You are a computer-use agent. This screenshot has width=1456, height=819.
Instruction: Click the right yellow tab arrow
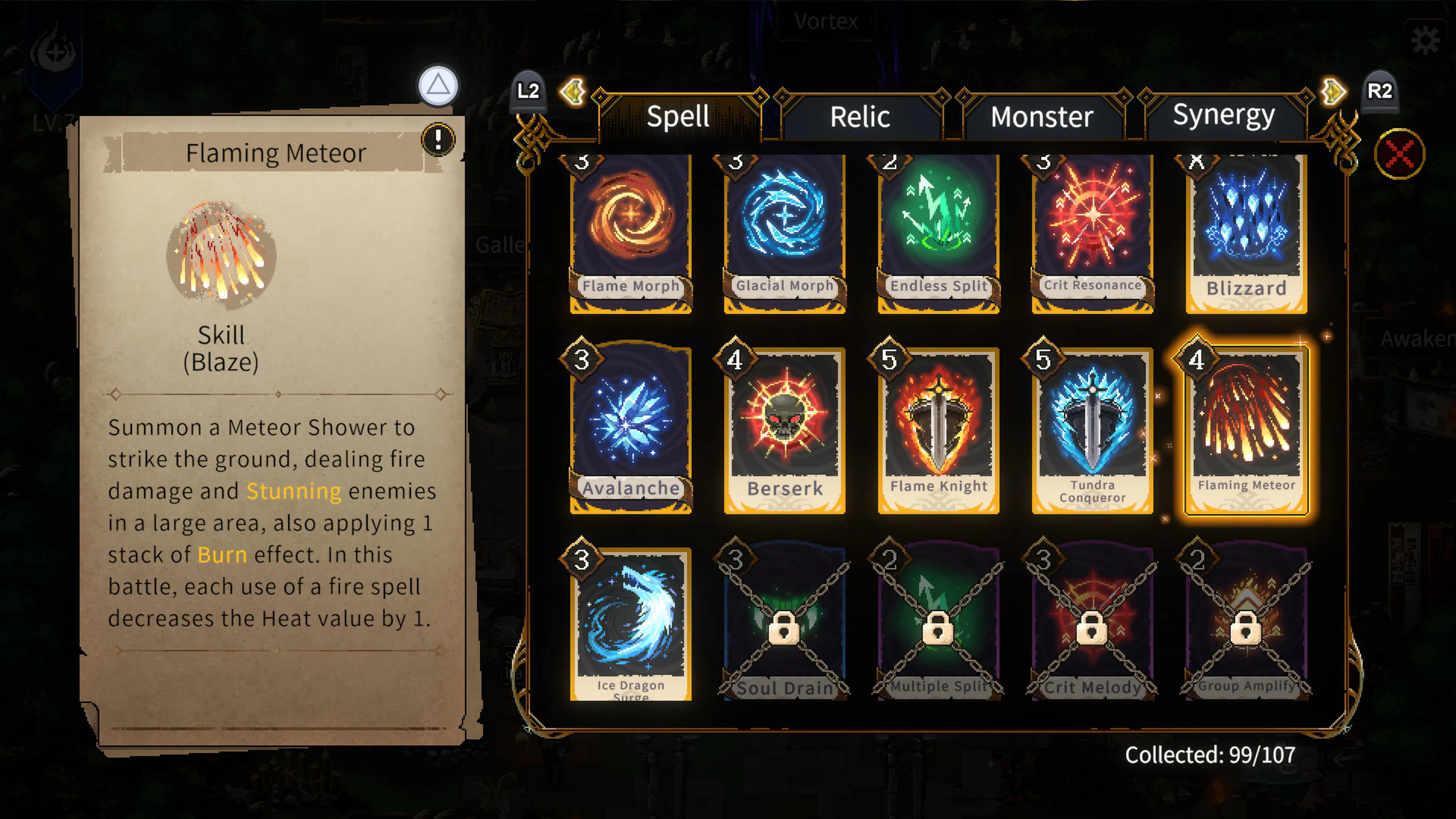coord(1334,91)
